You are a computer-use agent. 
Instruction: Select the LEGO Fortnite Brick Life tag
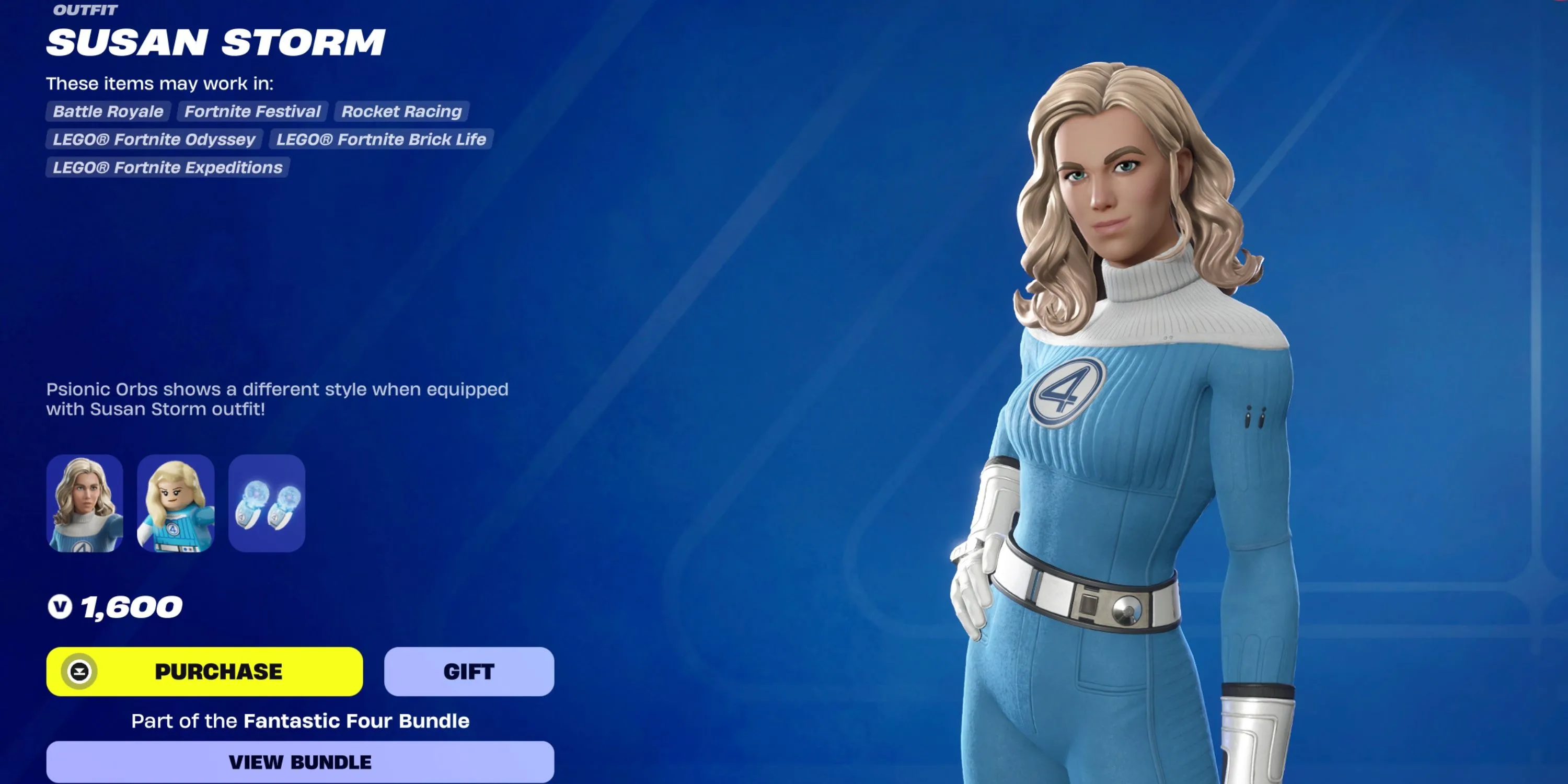(x=381, y=140)
